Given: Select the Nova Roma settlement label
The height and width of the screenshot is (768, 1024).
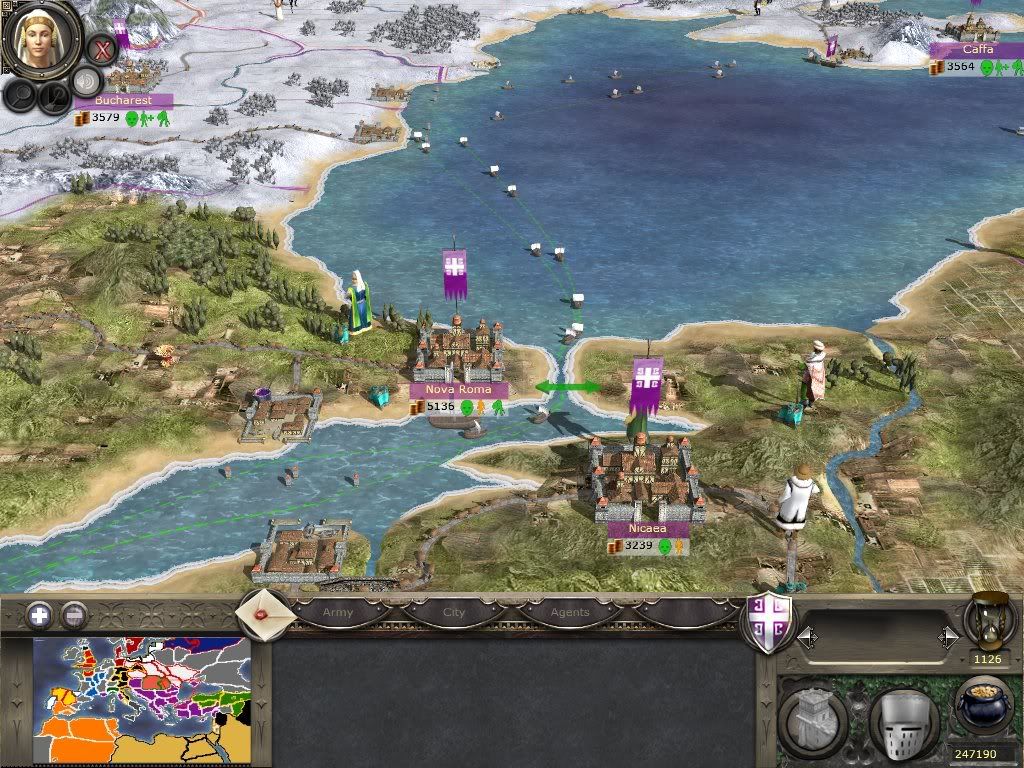Looking at the screenshot, I should point(458,389).
